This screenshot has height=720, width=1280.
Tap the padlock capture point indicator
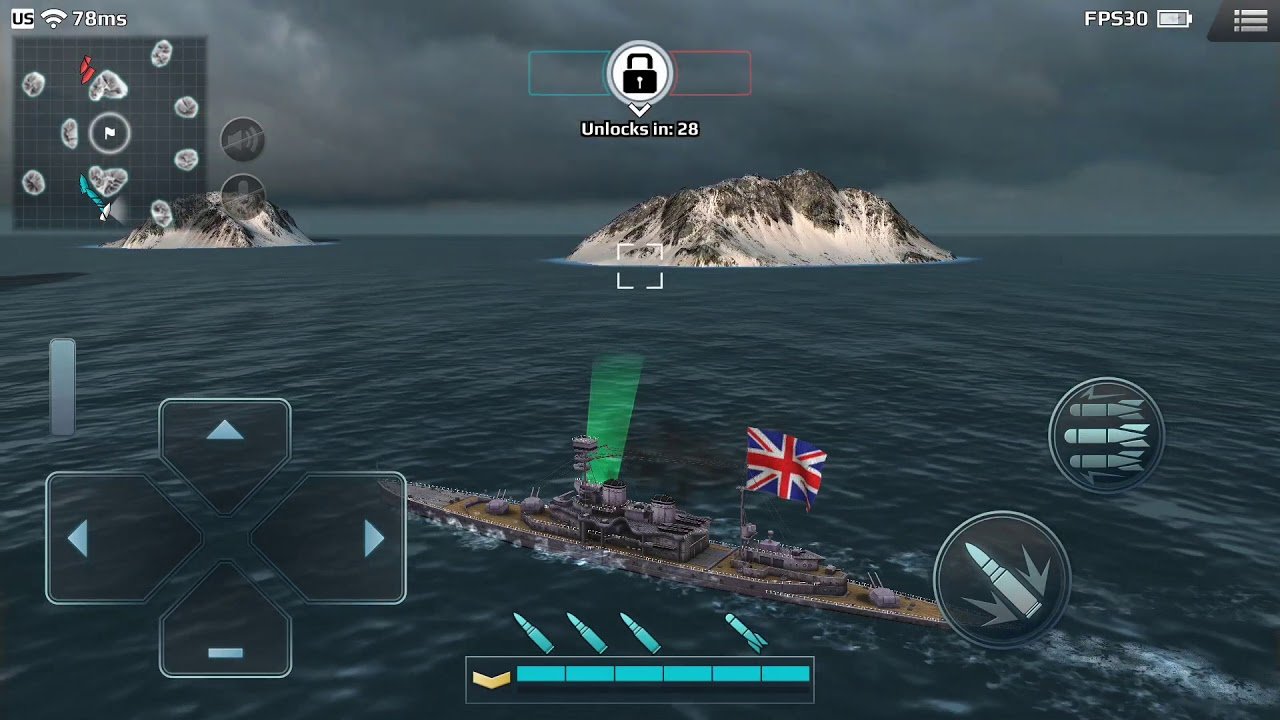click(x=640, y=73)
